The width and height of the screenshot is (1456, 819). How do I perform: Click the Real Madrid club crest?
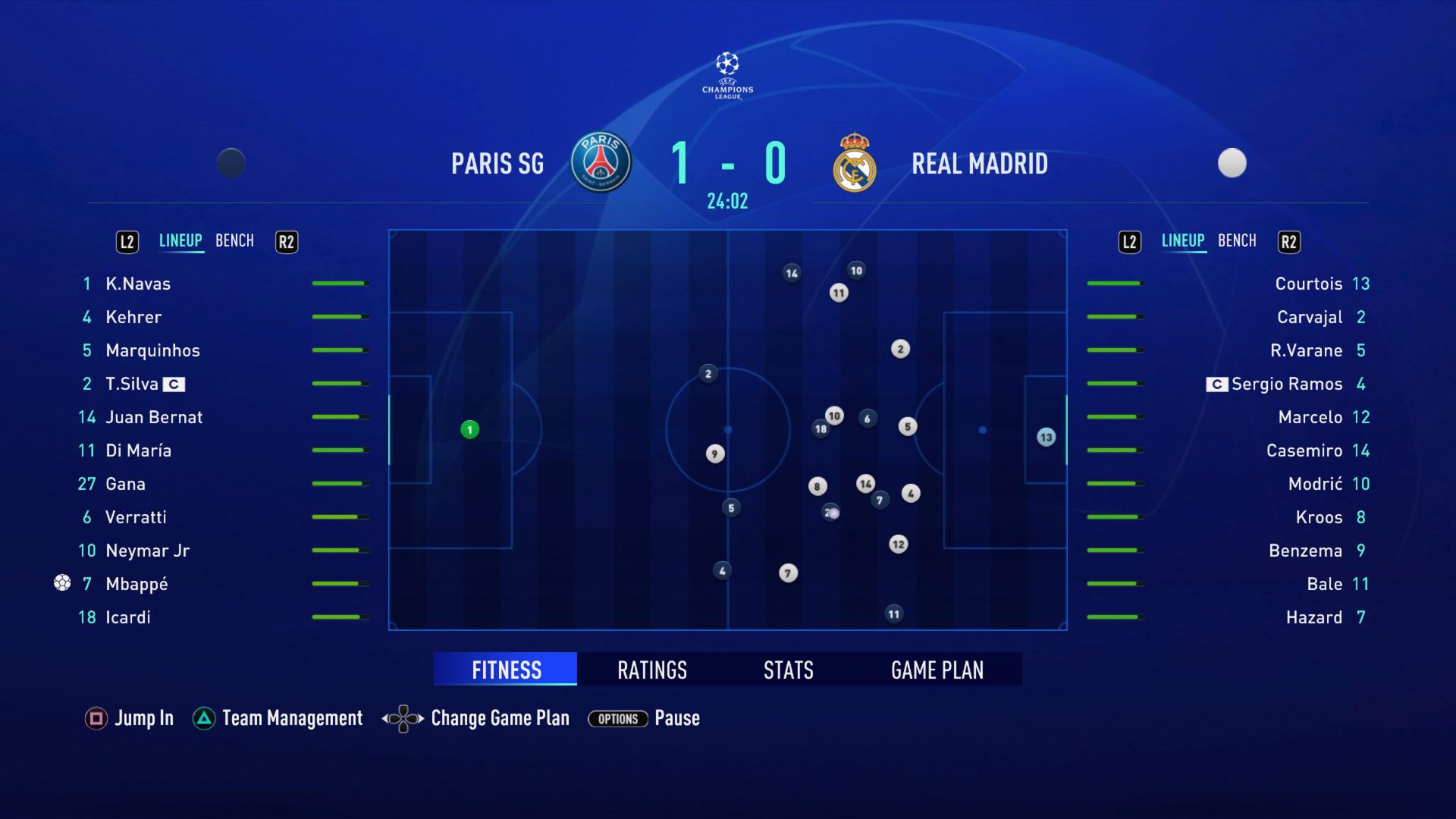[855, 162]
